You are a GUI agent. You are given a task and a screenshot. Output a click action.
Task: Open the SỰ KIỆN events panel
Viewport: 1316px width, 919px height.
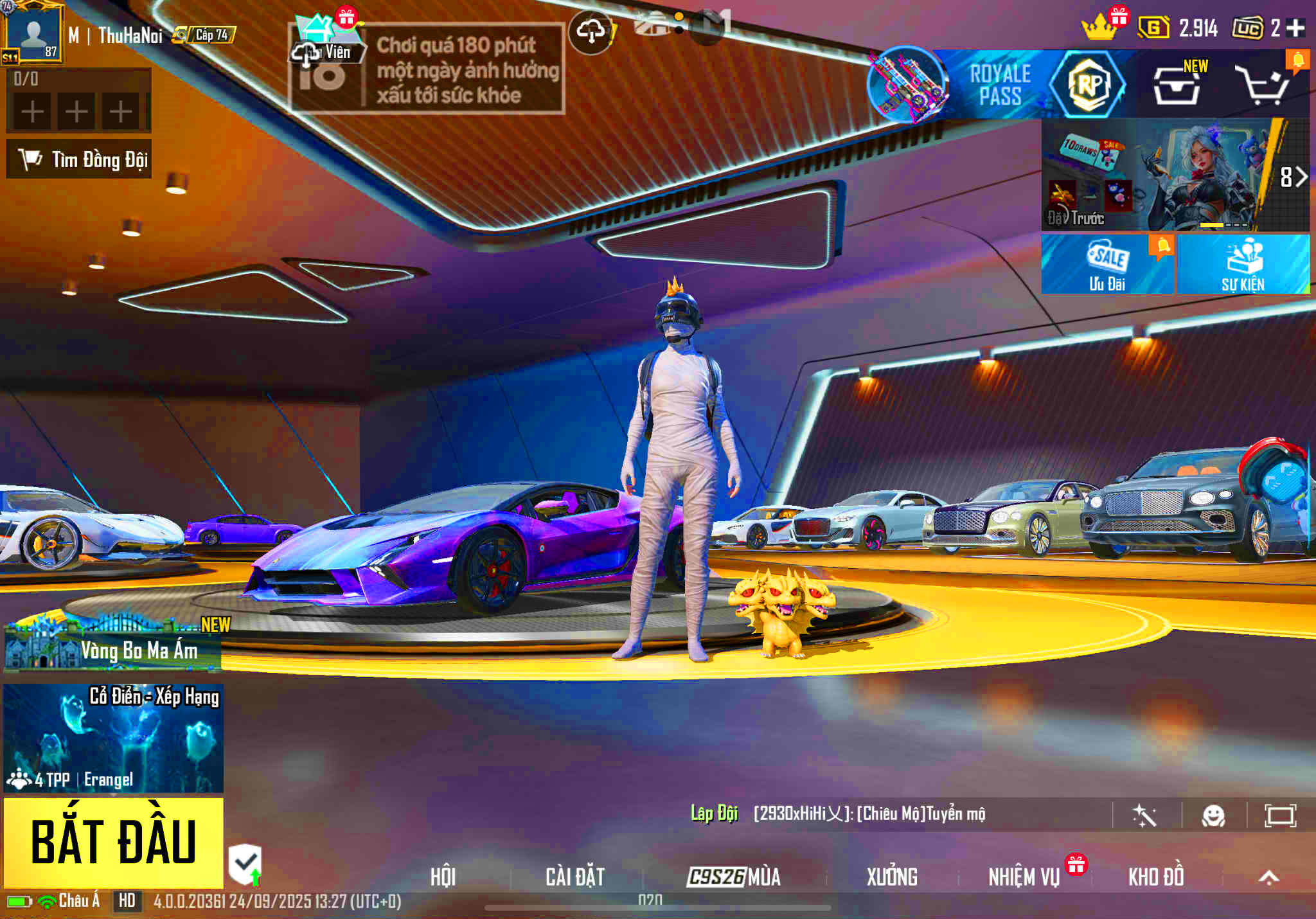(x=1243, y=265)
